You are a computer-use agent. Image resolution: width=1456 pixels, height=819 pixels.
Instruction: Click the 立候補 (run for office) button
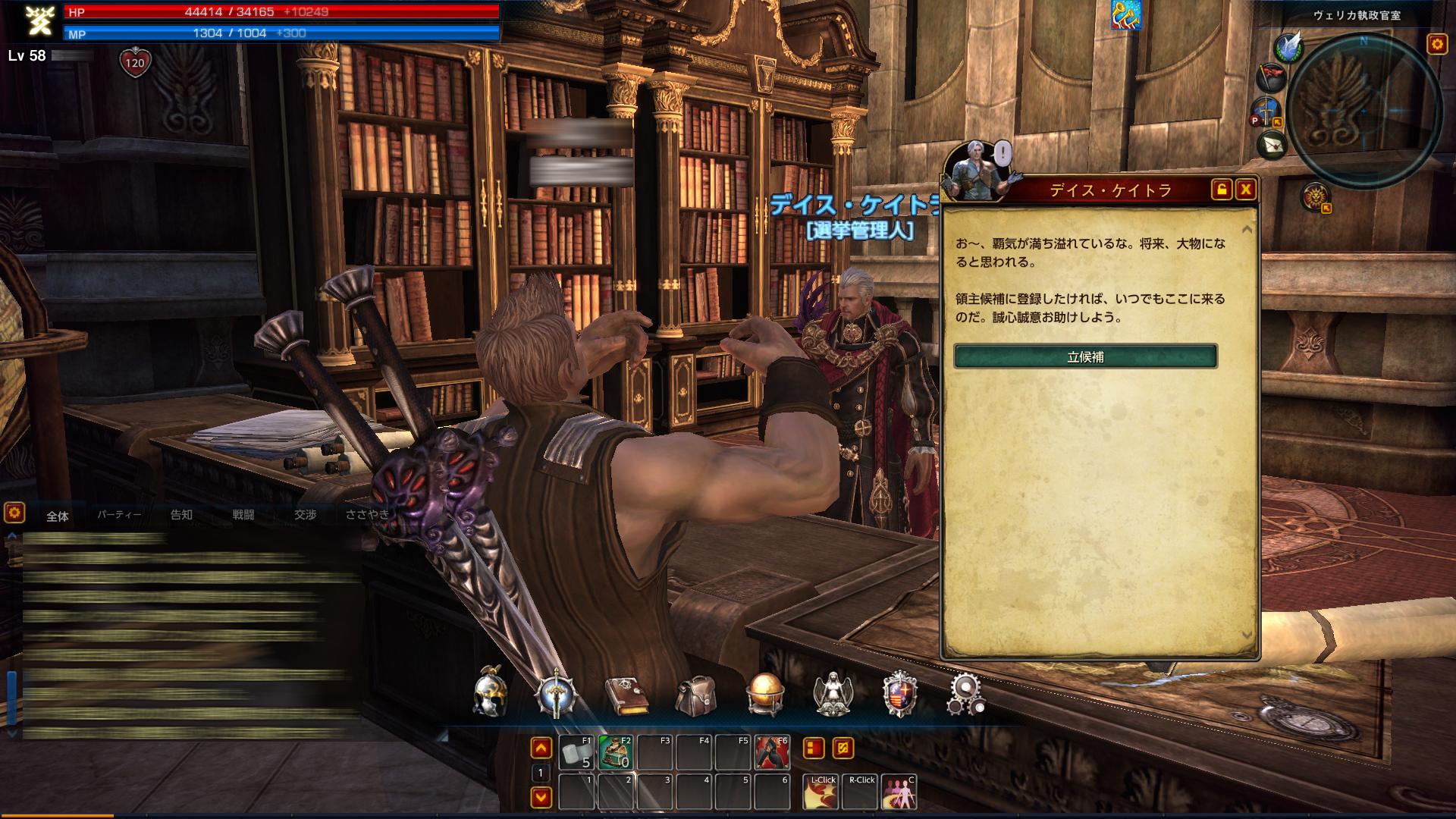1085,356
